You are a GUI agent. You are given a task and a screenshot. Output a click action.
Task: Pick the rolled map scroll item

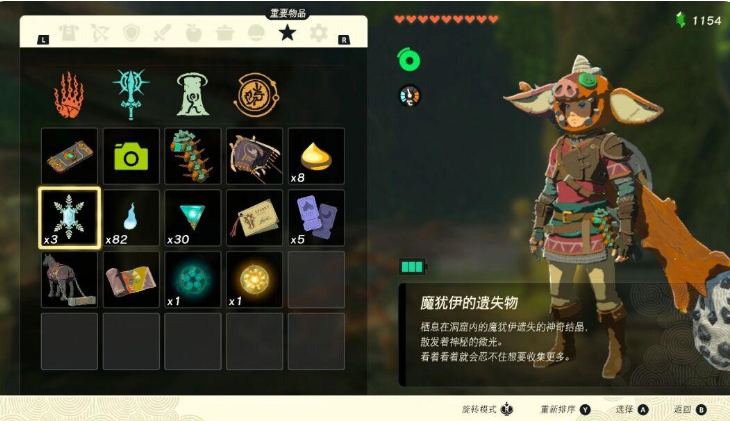pos(131,279)
